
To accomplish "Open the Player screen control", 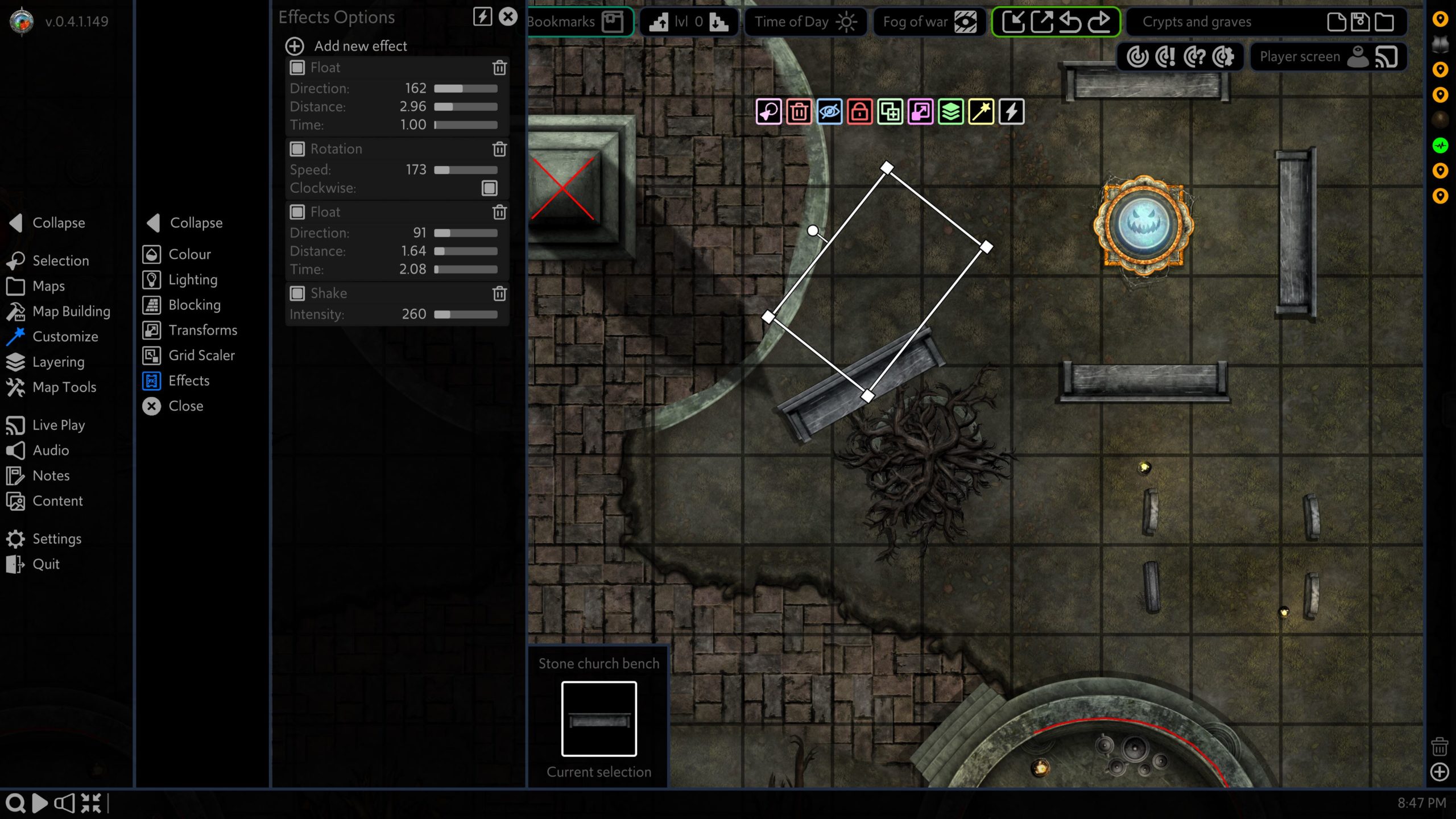I will click(x=1327, y=57).
